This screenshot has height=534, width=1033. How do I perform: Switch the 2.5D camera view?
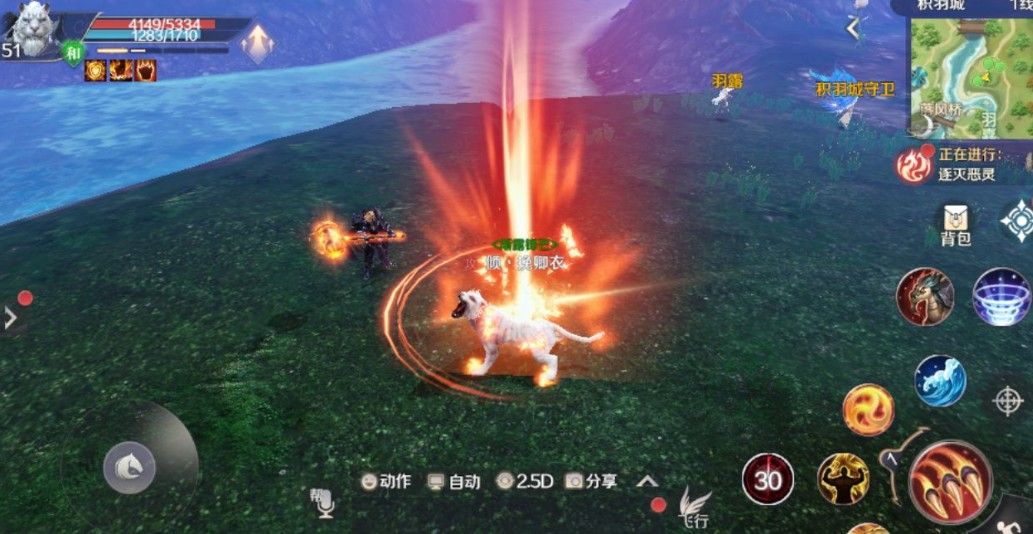point(525,481)
